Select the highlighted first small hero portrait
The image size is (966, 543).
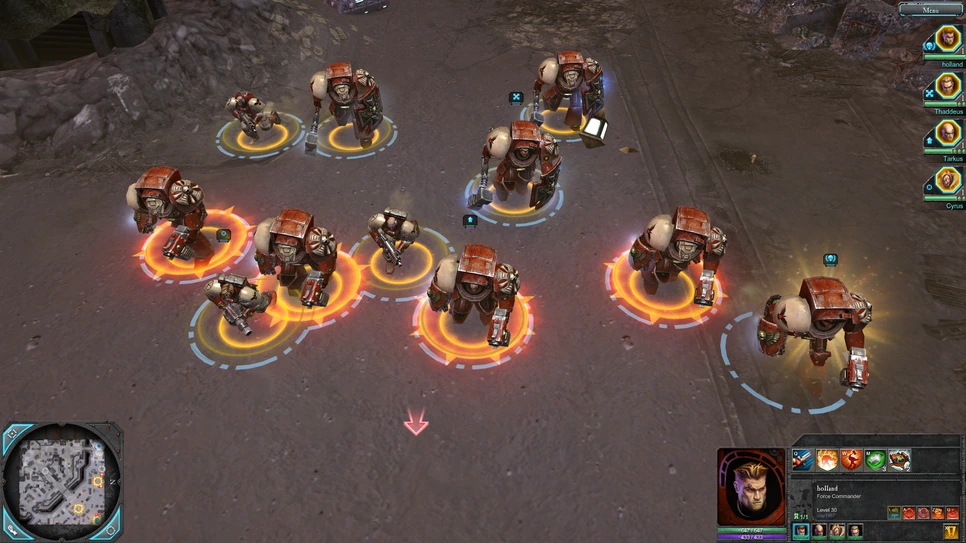pyautogui.click(x=801, y=531)
